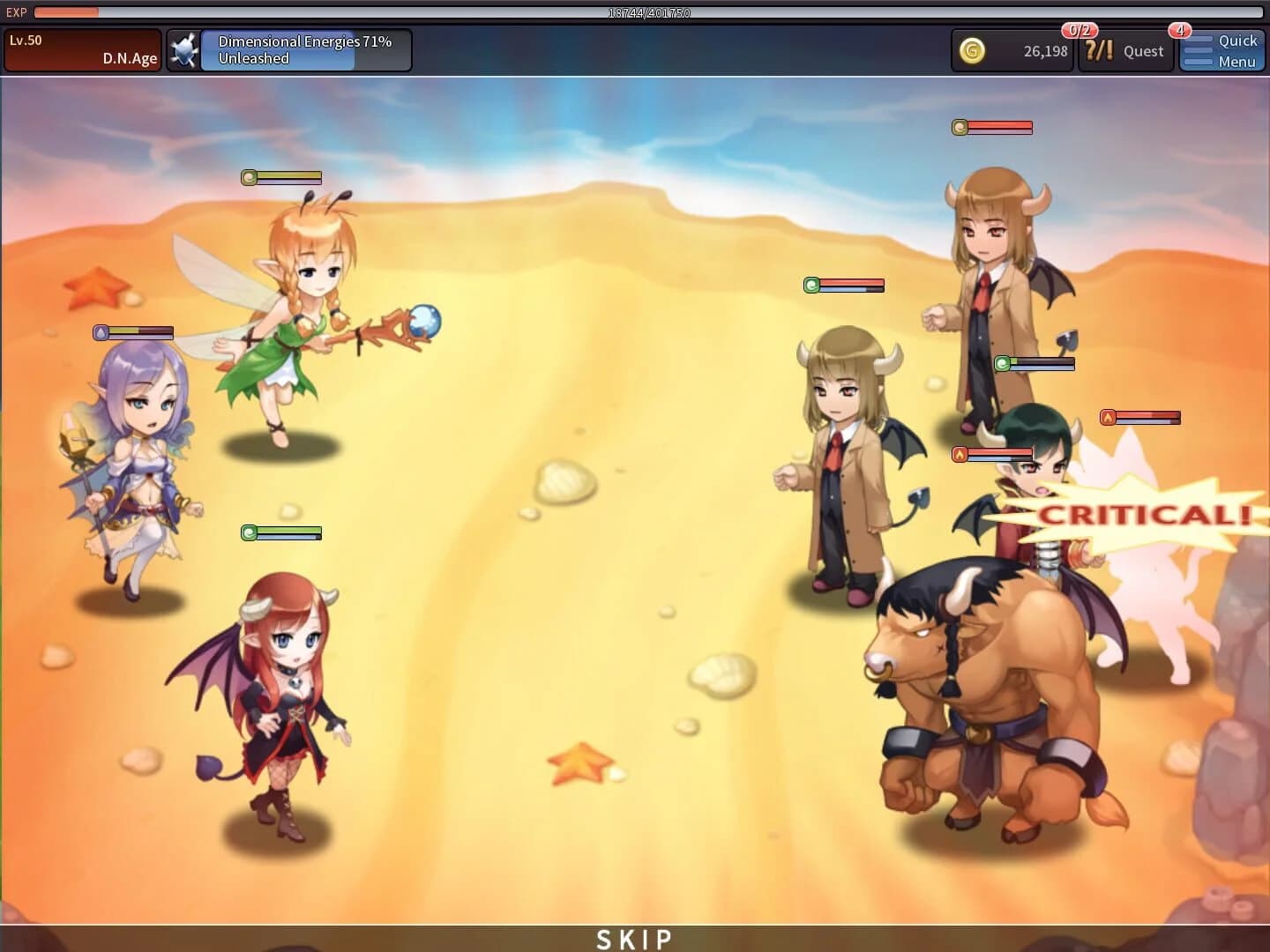Click the hamburger icon on Quick Menu

(1198, 50)
